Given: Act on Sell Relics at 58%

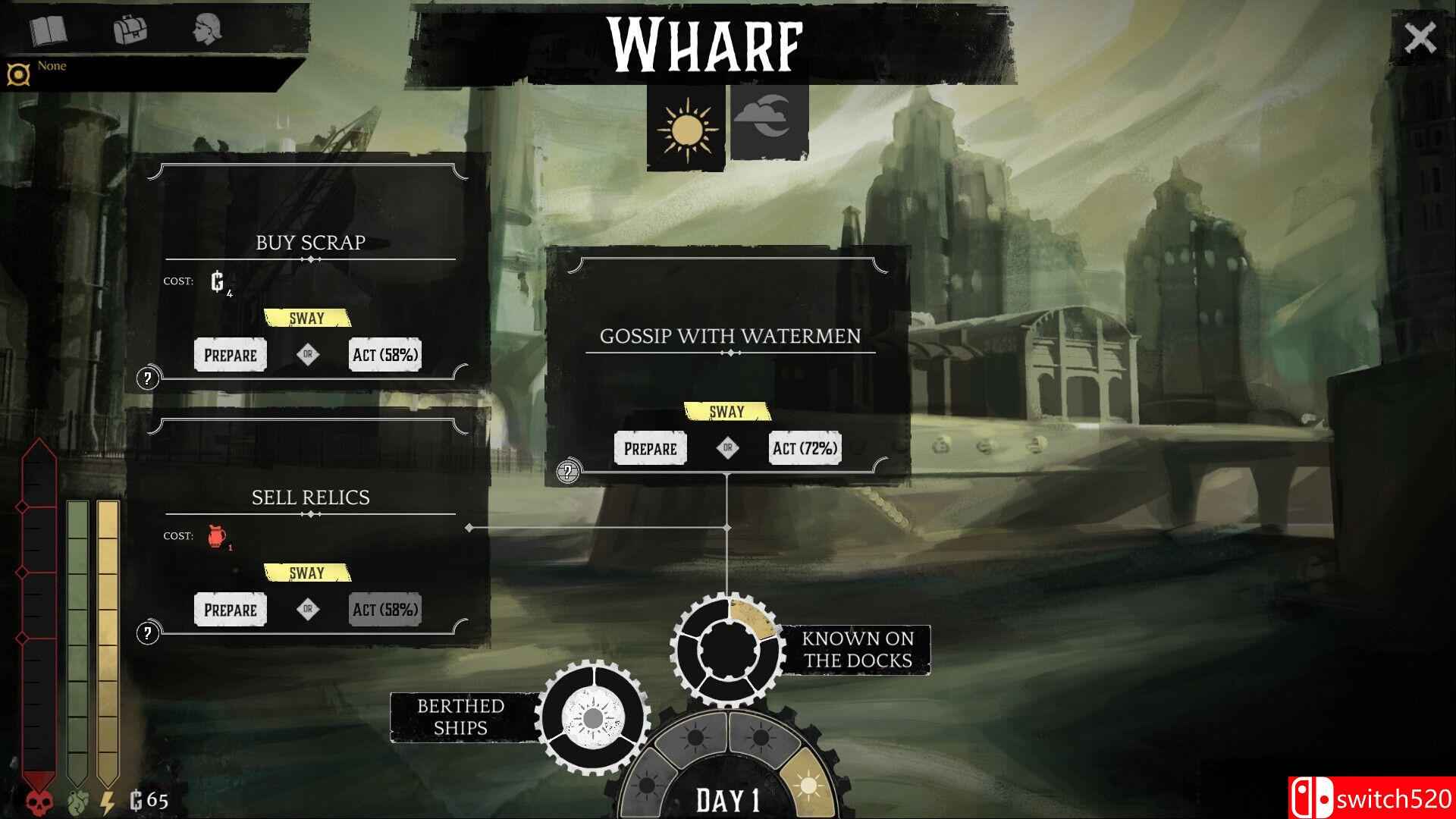Looking at the screenshot, I should [384, 610].
